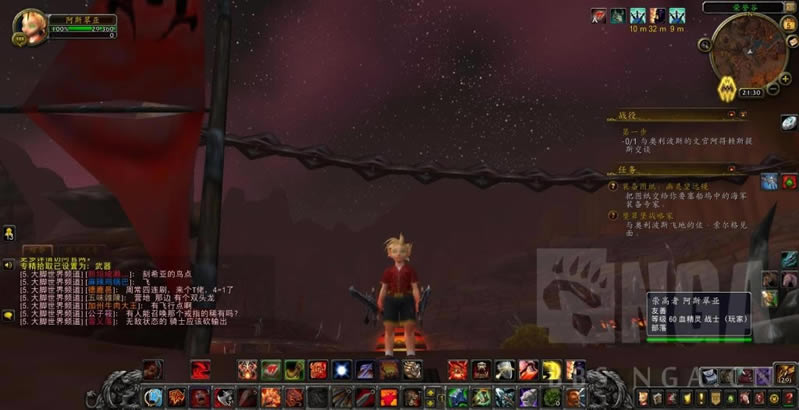Click the 21:30 clock on the minimap
Screen dimensions: 799x410
tap(751, 92)
